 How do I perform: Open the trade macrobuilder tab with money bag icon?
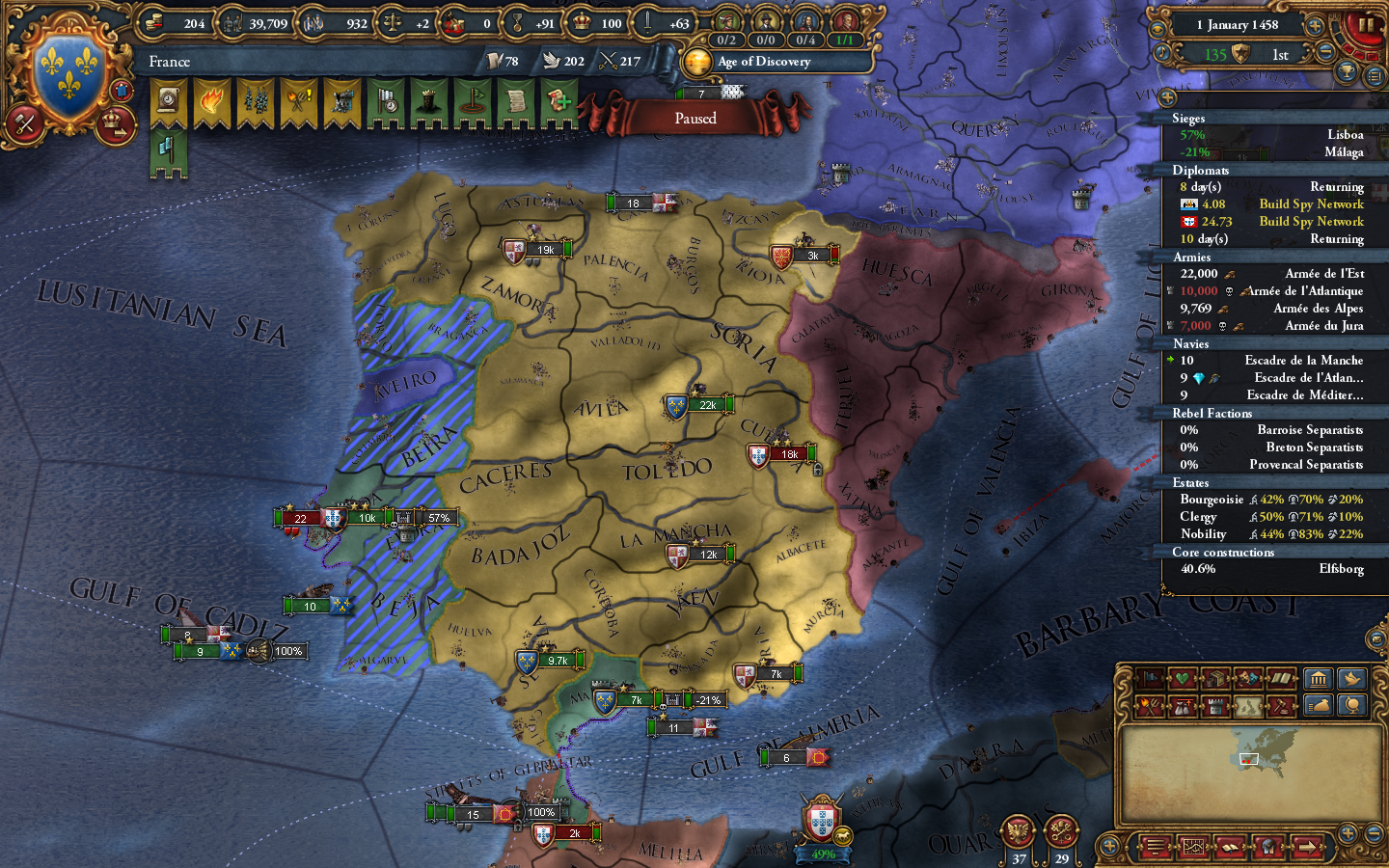coord(1319,706)
